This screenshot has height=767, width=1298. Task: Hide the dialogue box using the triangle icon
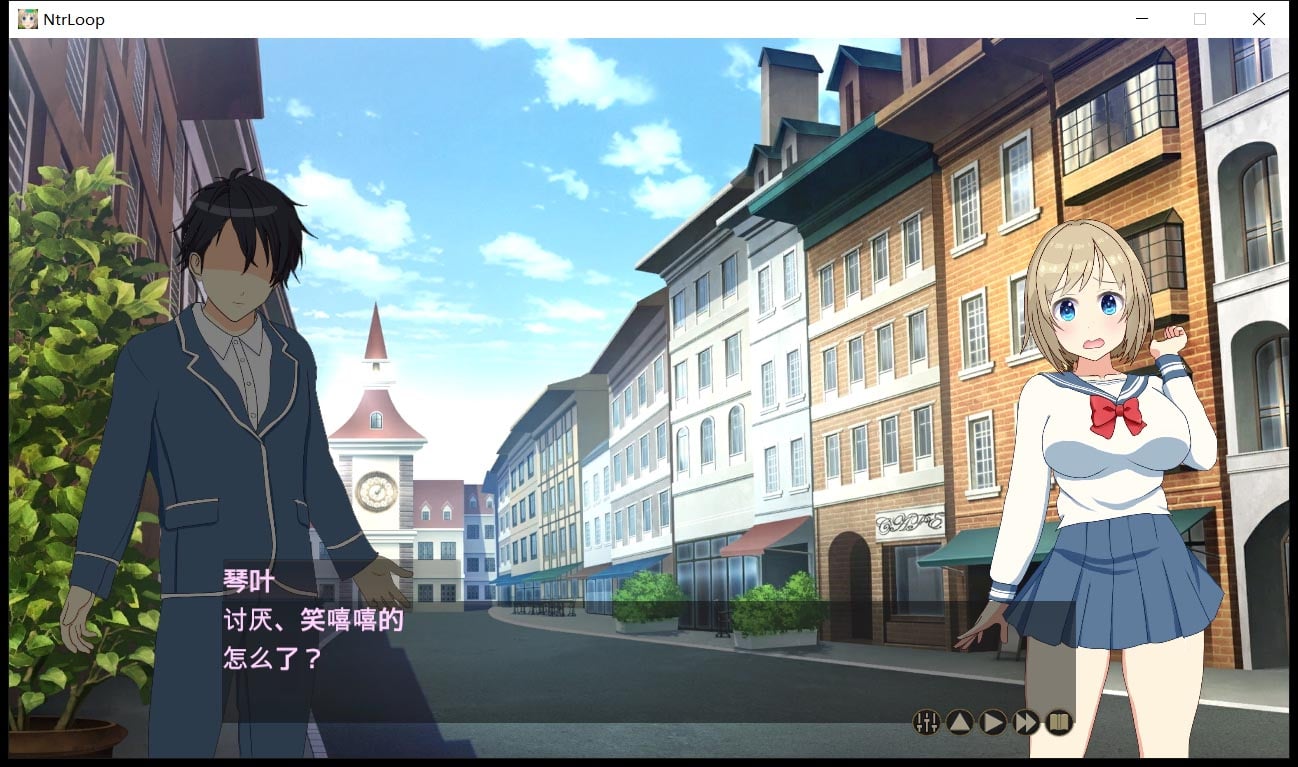[x=958, y=722]
